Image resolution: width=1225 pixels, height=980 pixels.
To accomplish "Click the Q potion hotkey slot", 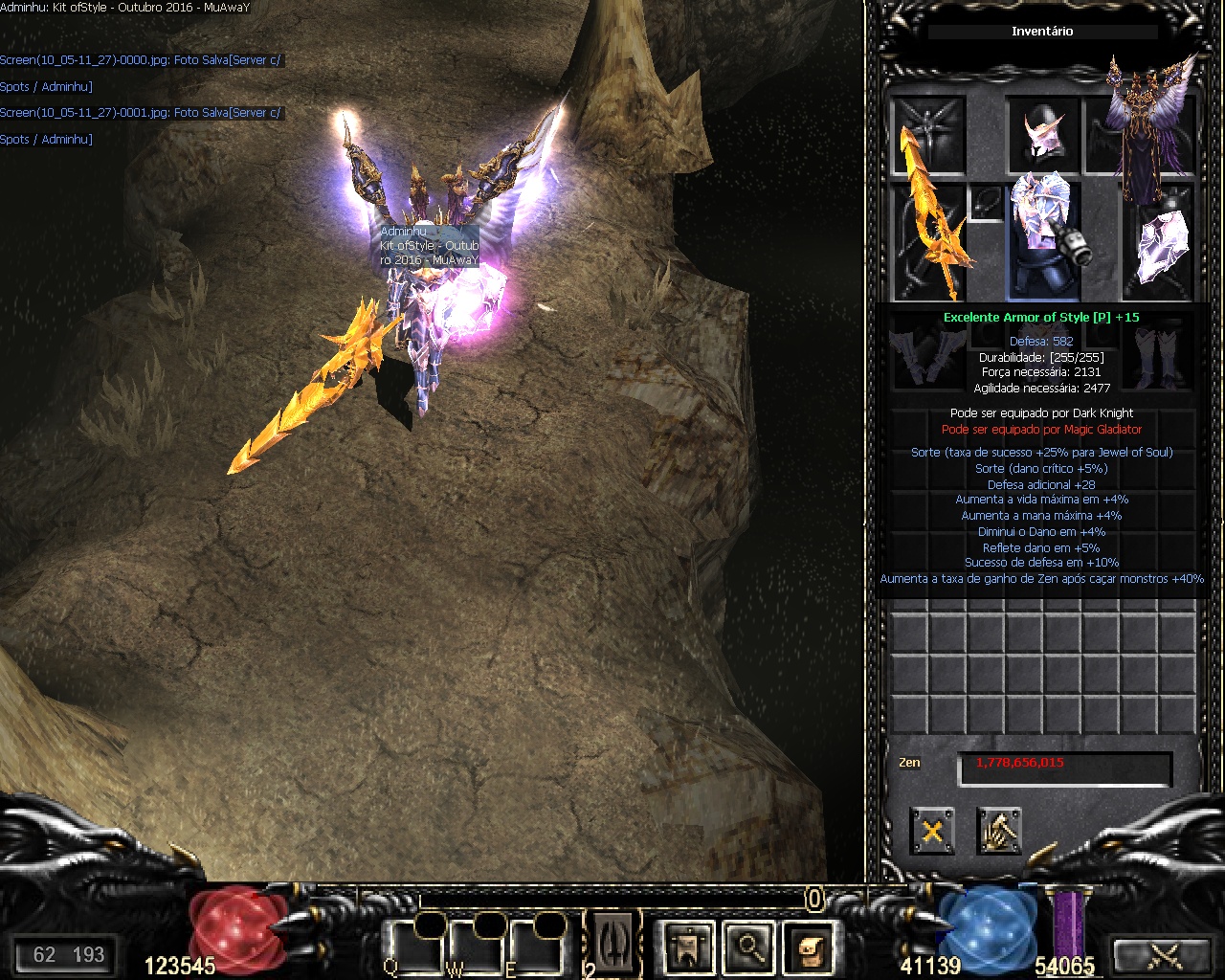I will [x=412, y=946].
